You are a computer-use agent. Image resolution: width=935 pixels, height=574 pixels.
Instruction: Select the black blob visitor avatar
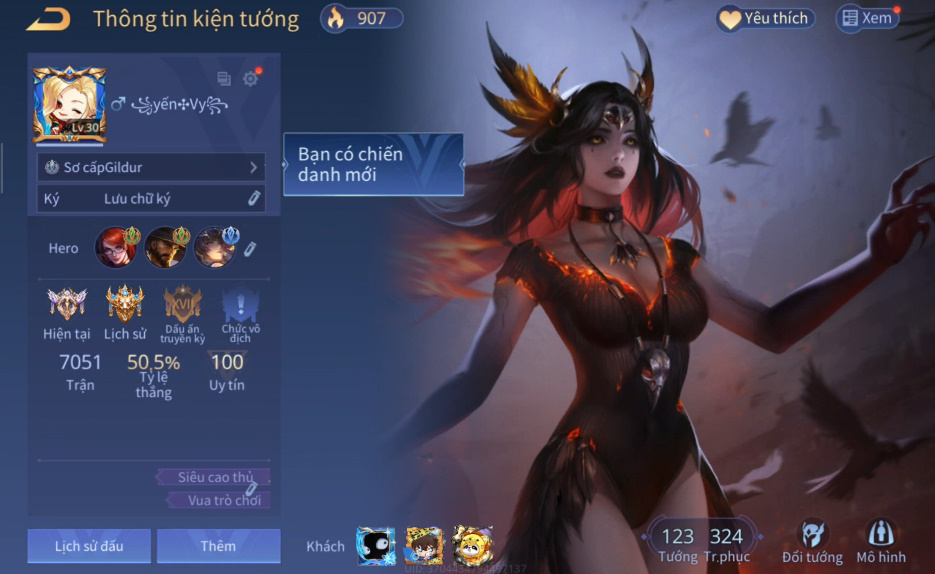pos(376,546)
